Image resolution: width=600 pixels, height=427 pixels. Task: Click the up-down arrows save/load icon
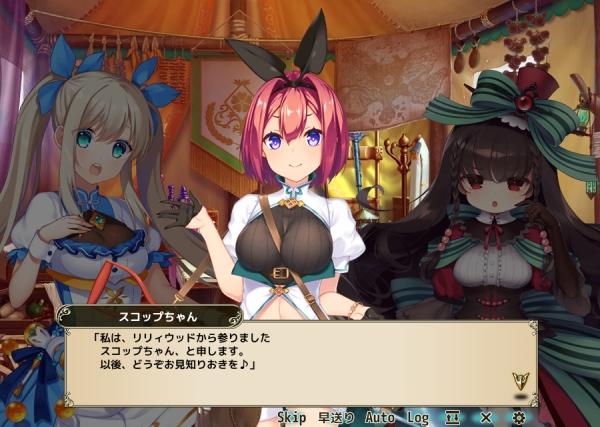(452, 416)
